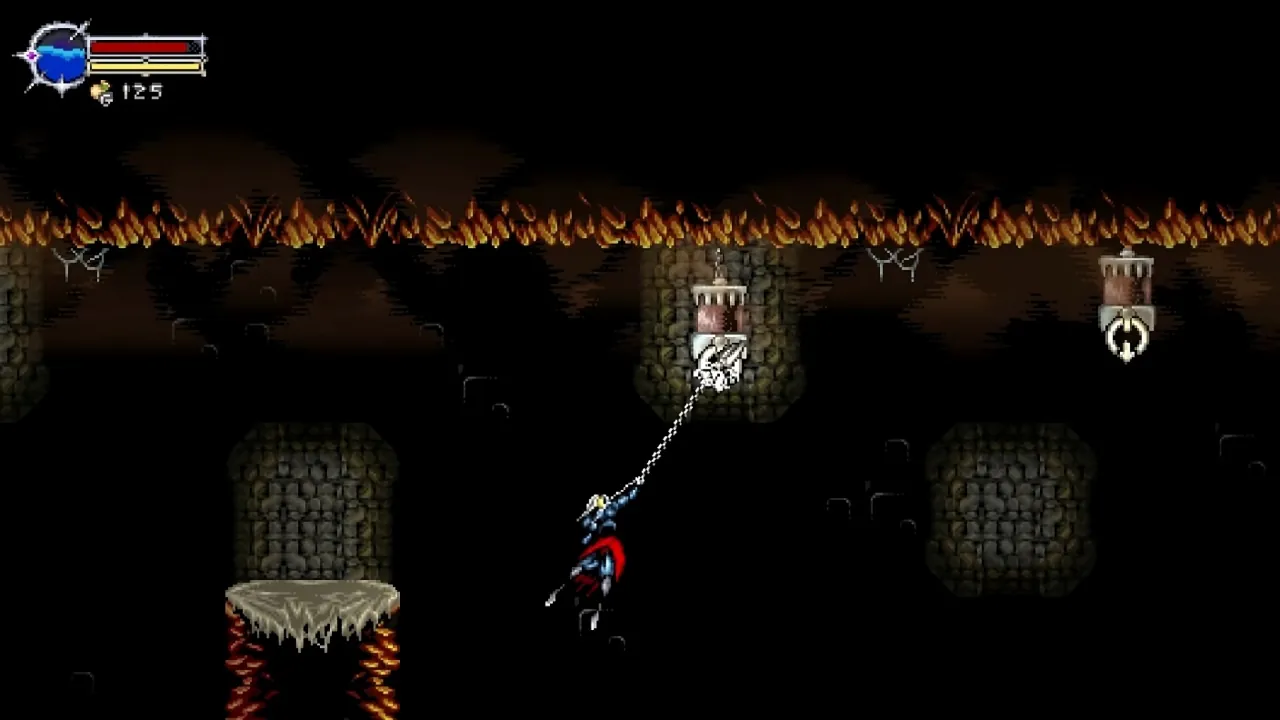
Task: Click the white grappling anchor symbol on the pendulum
Action: click(1127, 336)
